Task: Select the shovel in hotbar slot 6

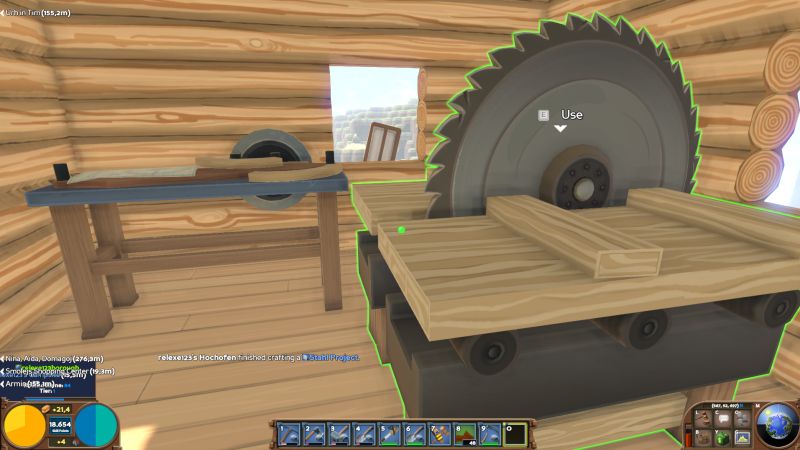Action: 414,434
